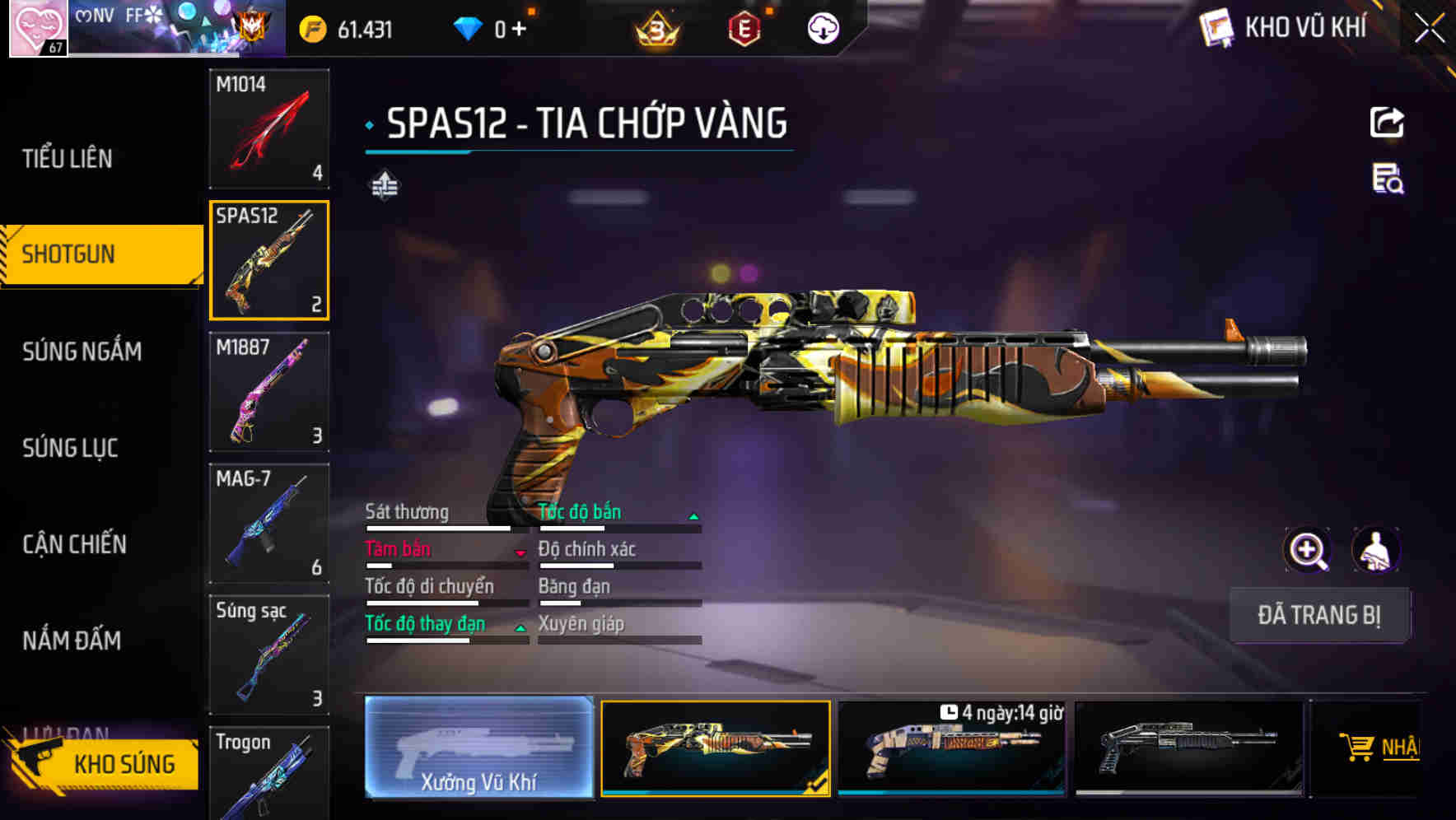1456x820 pixels.
Task: Select the Súng Lục category
Action: pos(70,448)
